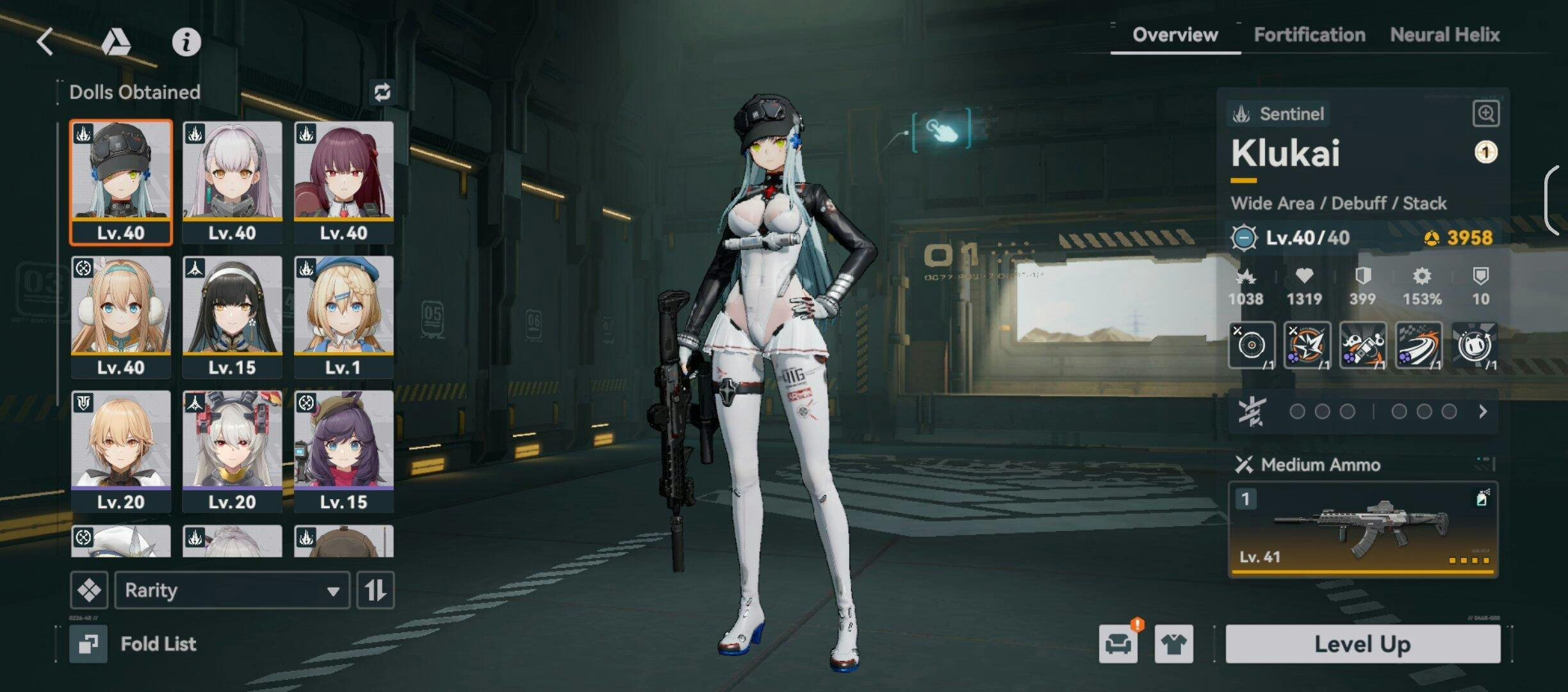
Task: Open the magnifier detail view for Klukai
Action: (1485, 114)
